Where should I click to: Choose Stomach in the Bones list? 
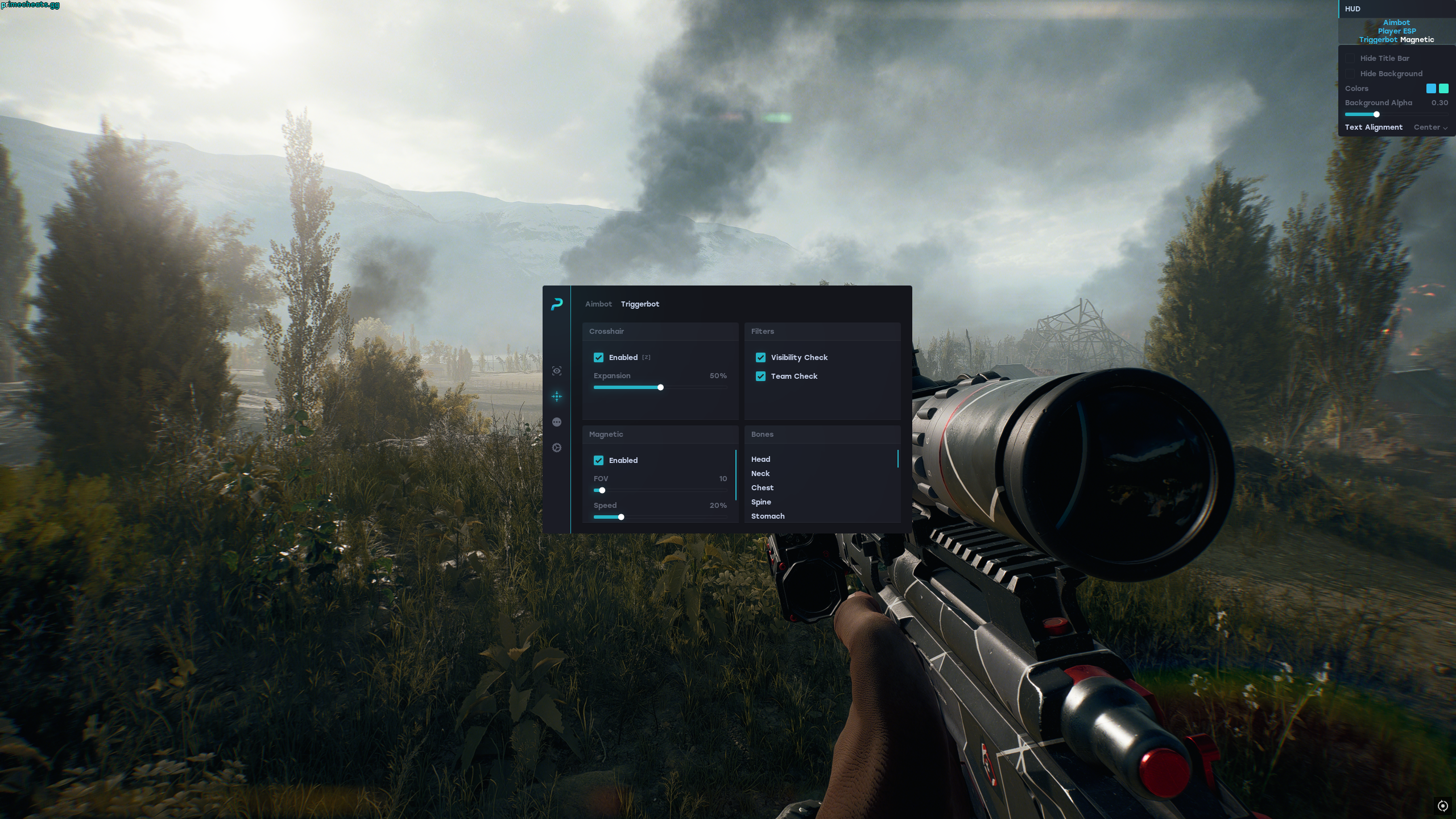tap(768, 516)
